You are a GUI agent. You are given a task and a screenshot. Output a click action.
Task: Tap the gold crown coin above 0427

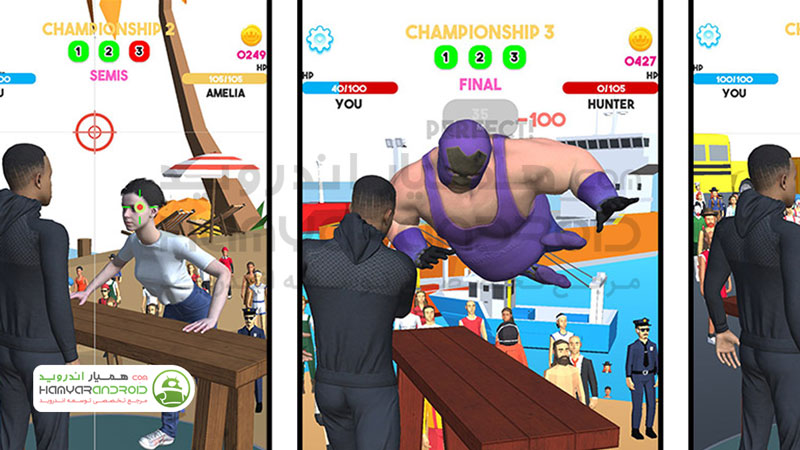tap(640, 40)
